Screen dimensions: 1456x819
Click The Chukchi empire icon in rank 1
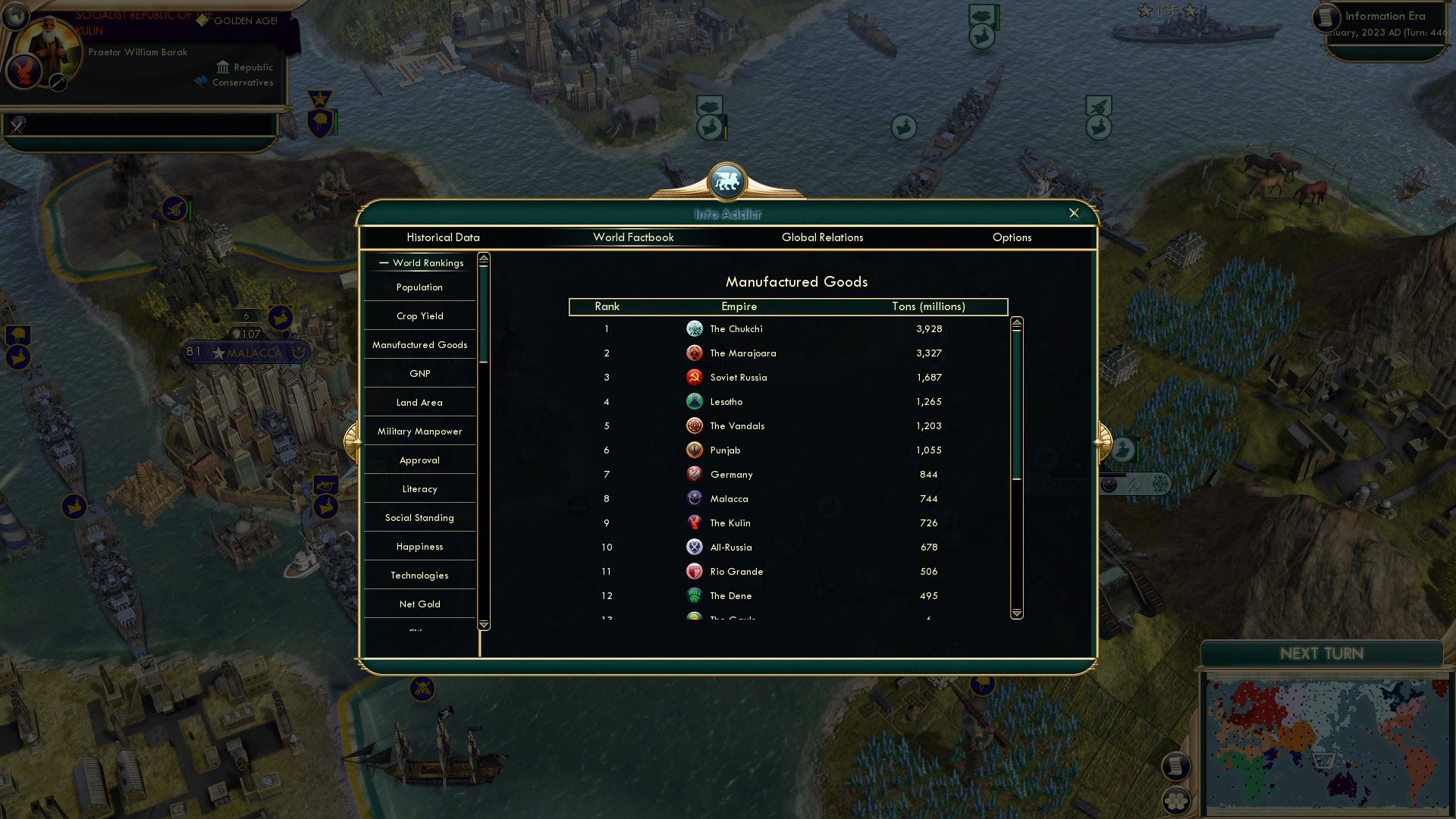point(695,328)
